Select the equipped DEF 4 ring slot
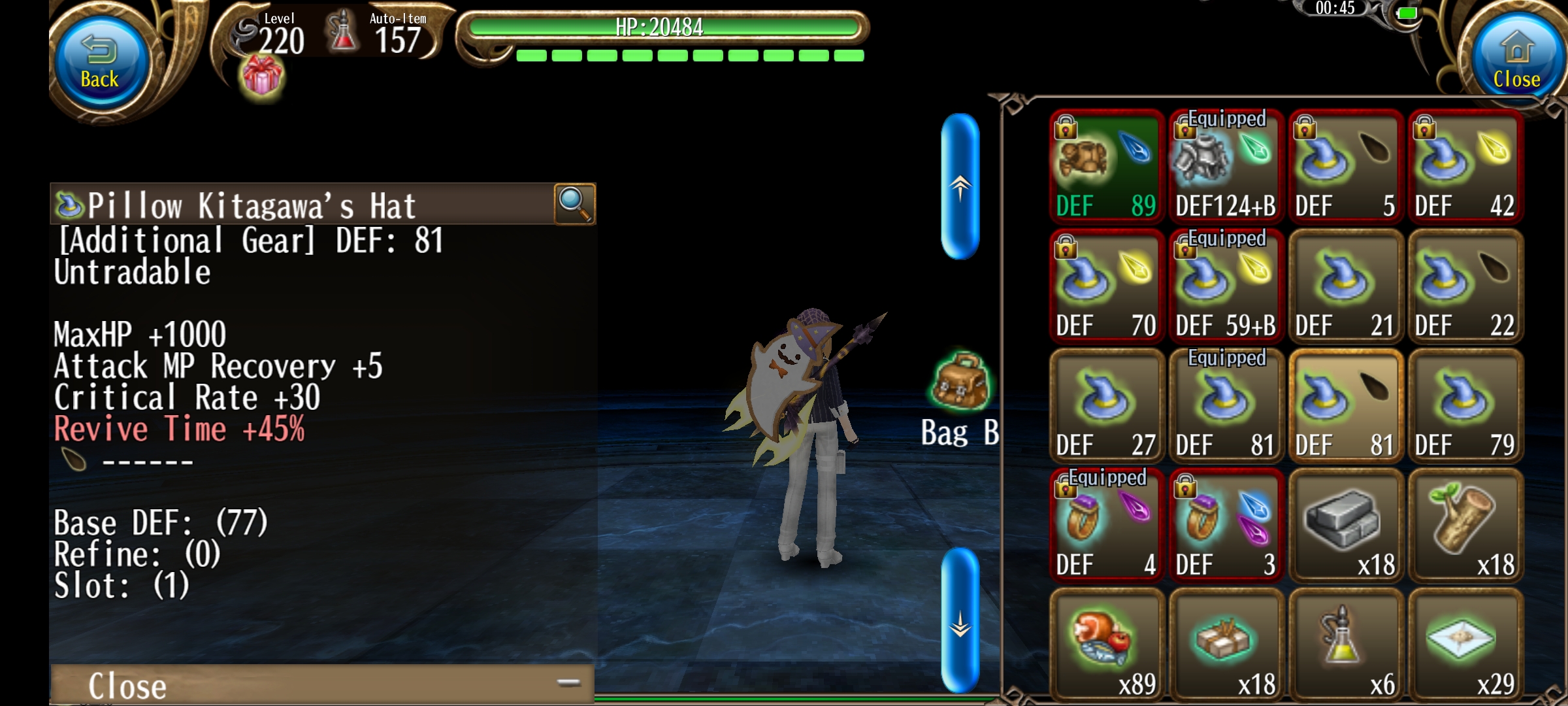1568x706 pixels. [x=1106, y=525]
